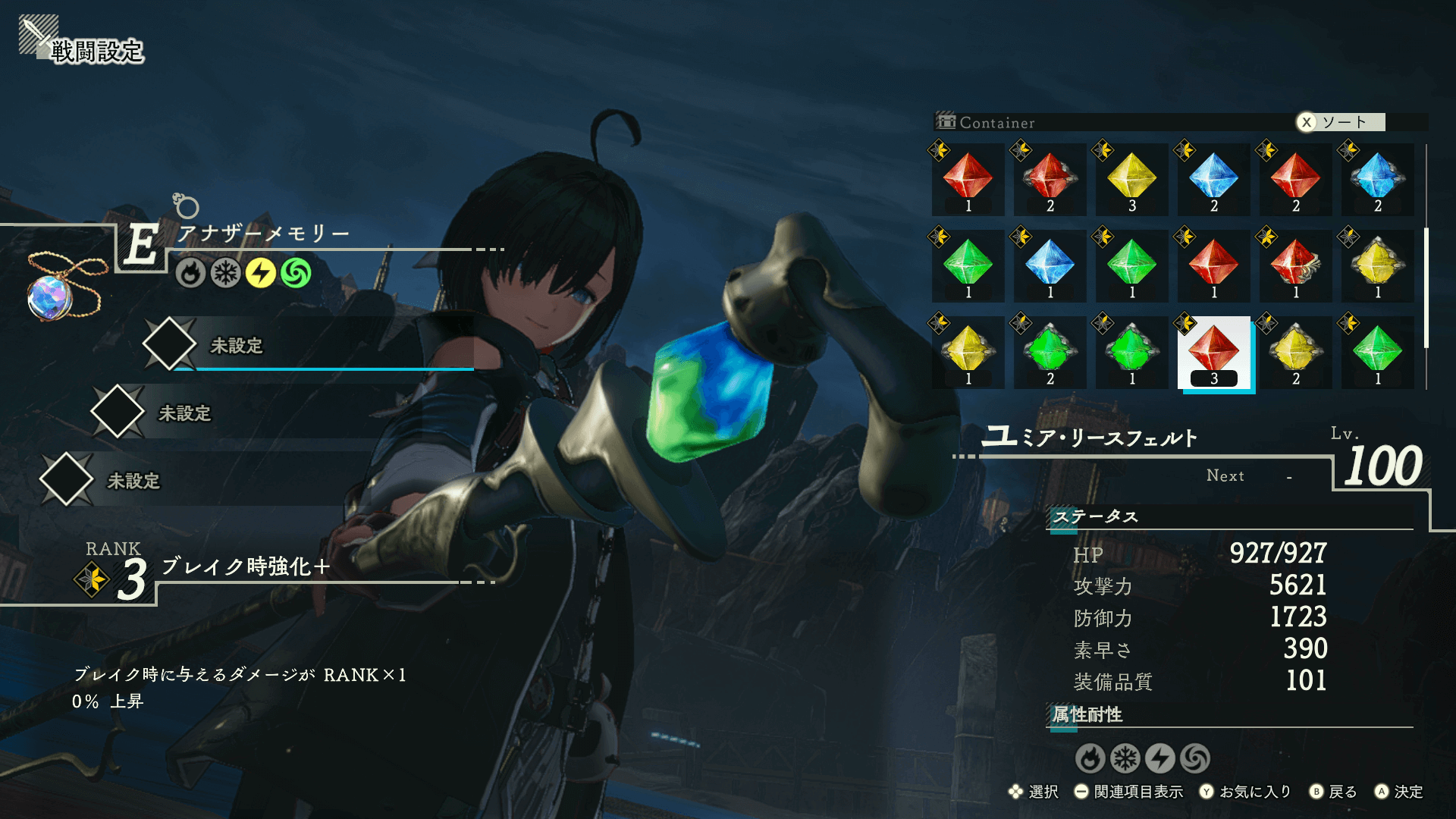Choose the yellow rank 3 gem
The width and height of the screenshot is (1456, 819).
[1131, 179]
